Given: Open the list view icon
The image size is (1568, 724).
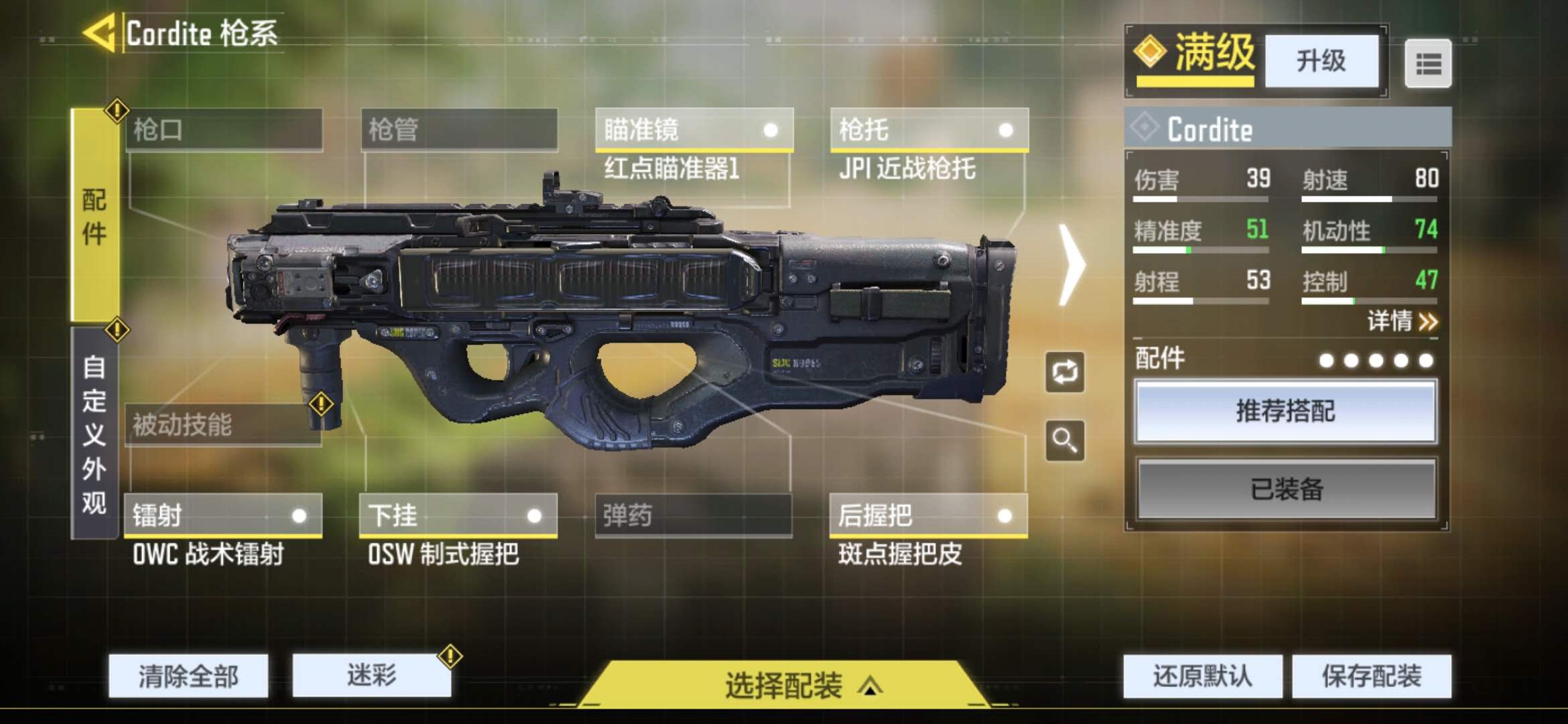Looking at the screenshot, I should pyautogui.click(x=1428, y=64).
